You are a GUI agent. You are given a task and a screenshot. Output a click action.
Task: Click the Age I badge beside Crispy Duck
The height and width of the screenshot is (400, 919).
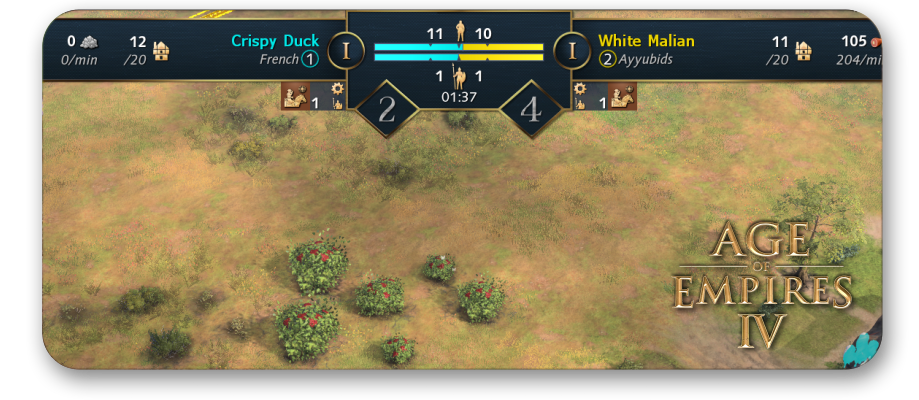pos(346,50)
